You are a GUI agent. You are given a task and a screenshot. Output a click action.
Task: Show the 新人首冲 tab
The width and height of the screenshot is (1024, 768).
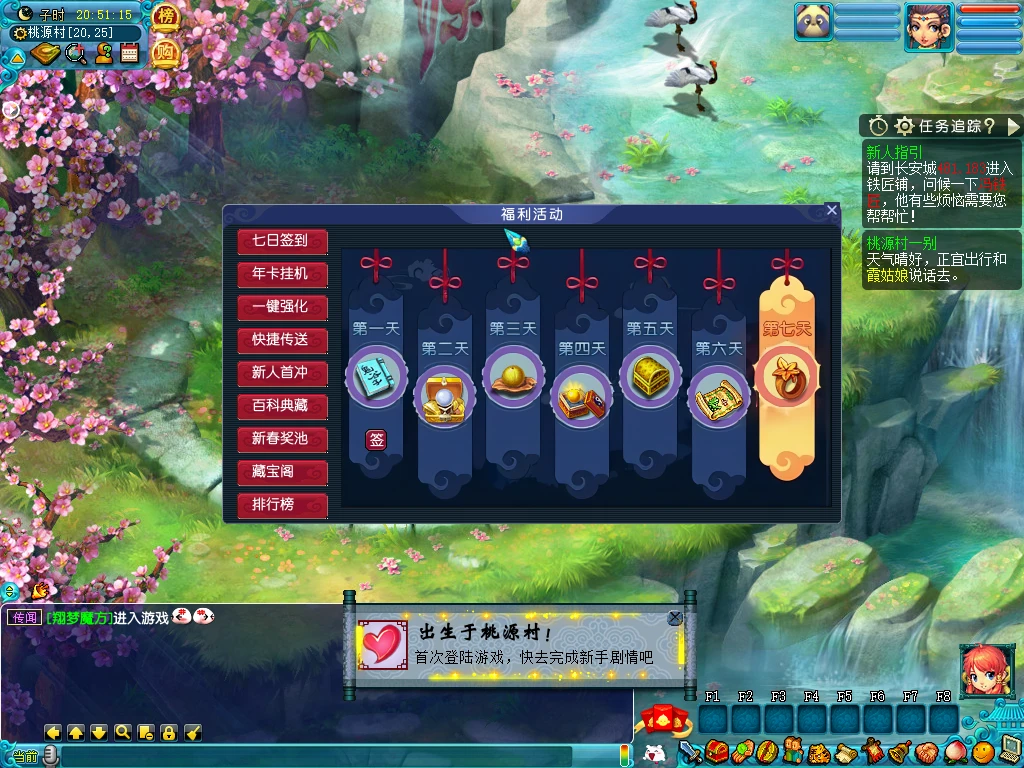[x=282, y=373]
